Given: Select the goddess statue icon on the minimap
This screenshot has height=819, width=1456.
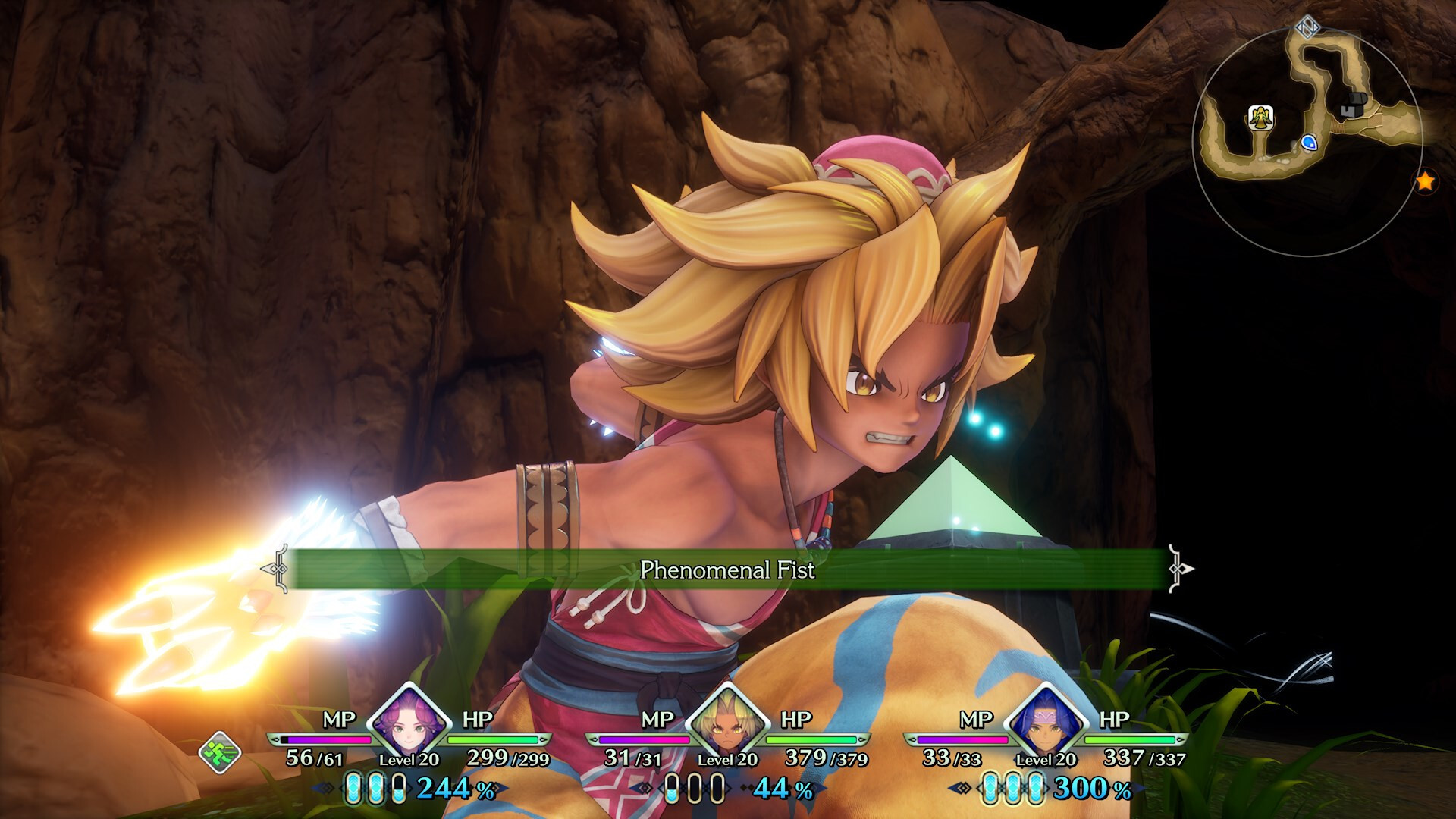Looking at the screenshot, I should click(1260, 118).
